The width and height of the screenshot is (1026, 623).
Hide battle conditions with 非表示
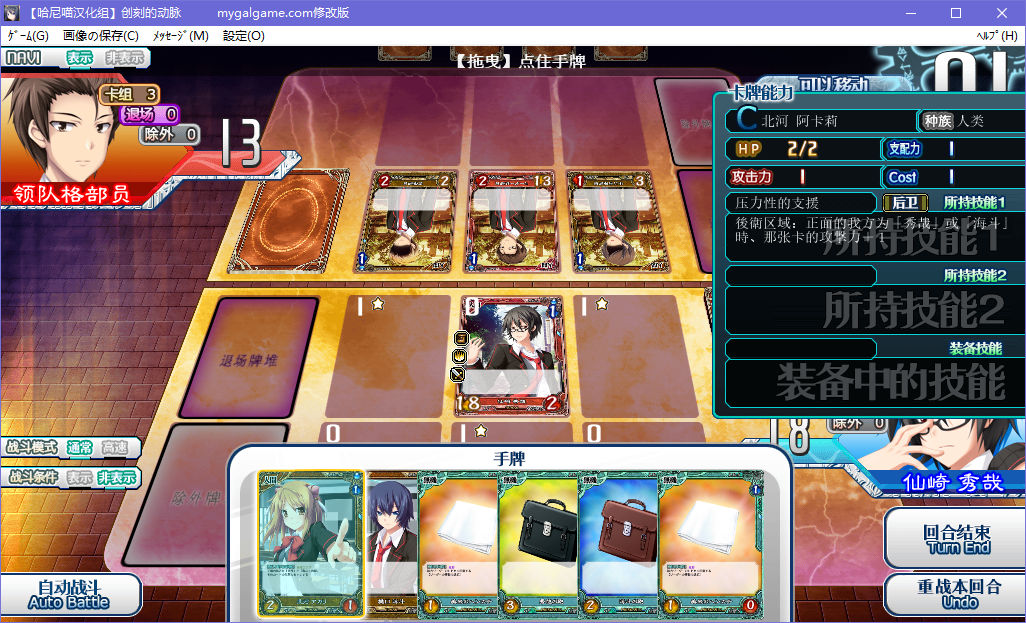117,478
